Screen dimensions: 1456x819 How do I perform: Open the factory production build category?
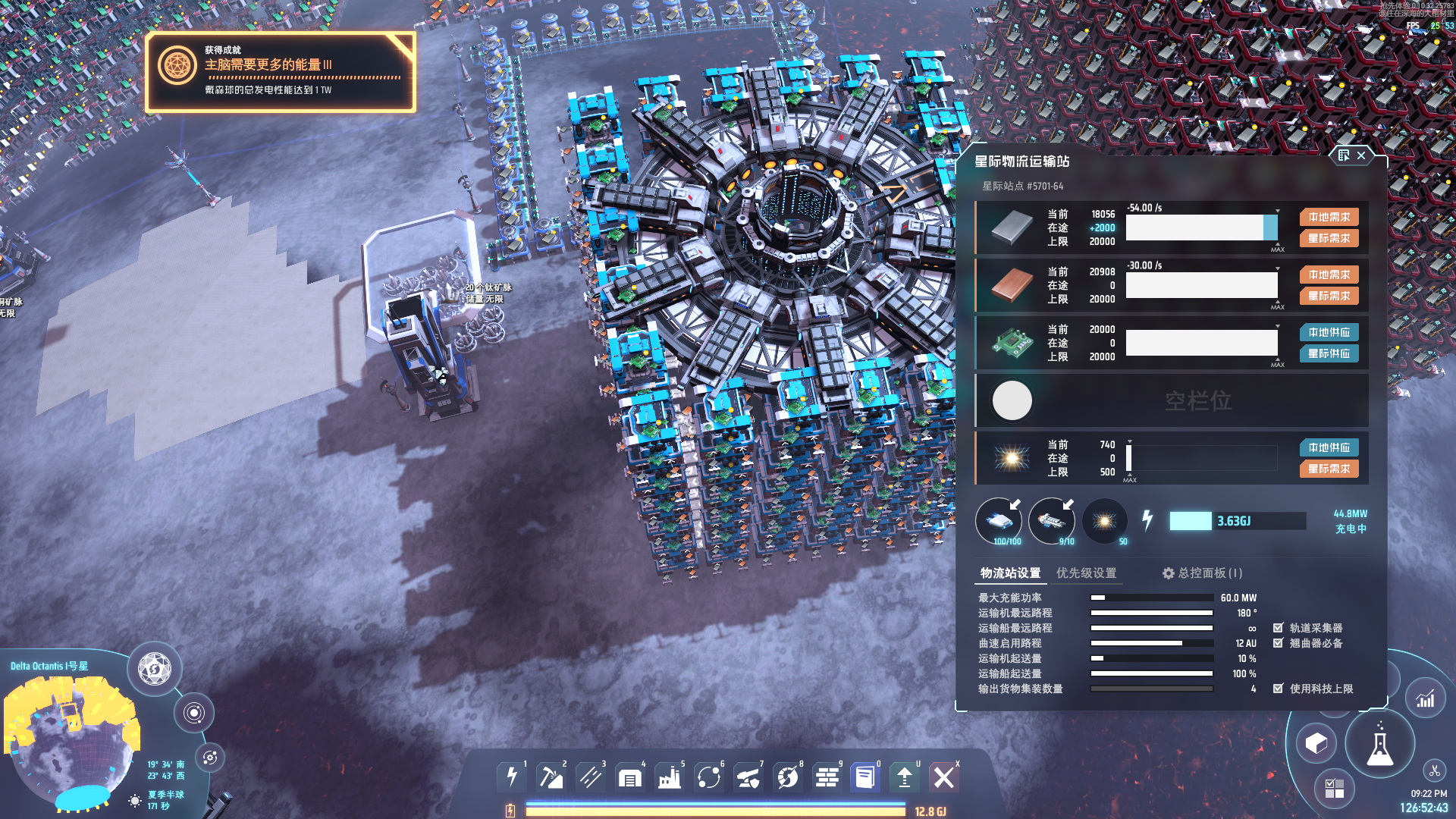[x=670, y=777]
